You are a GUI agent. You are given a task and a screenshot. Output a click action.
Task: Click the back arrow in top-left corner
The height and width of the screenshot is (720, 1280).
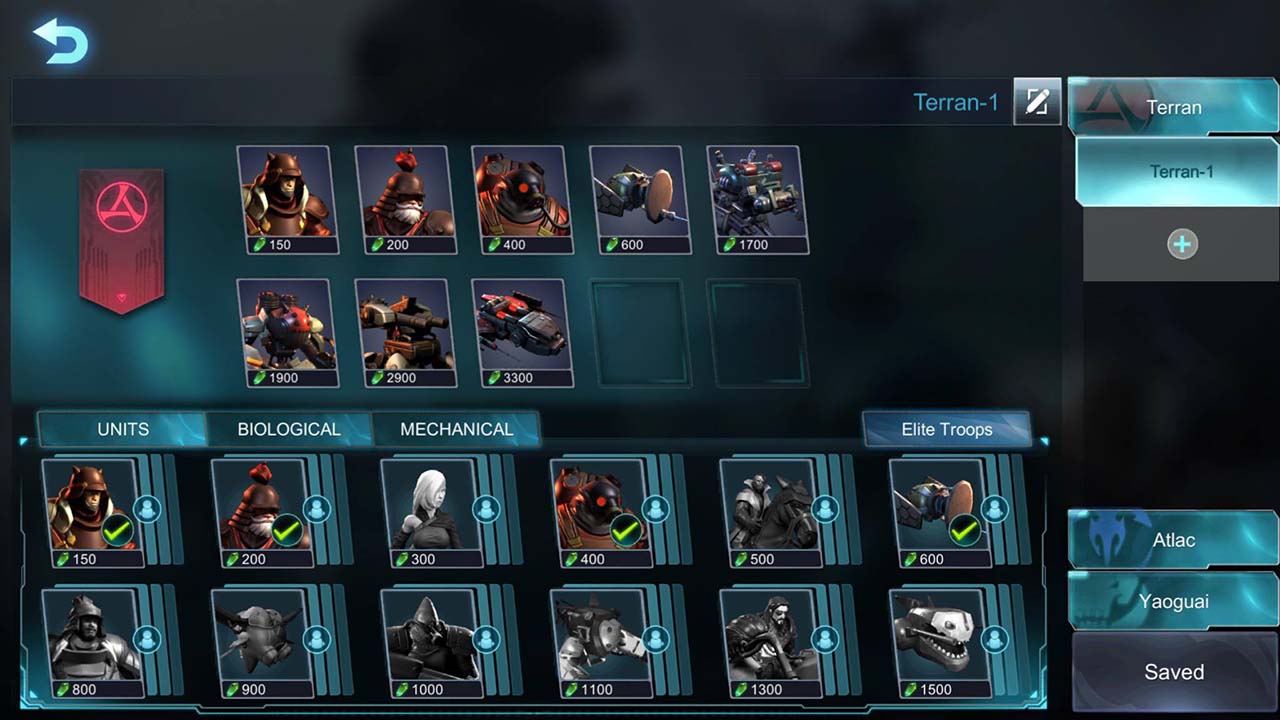(59, 39)
